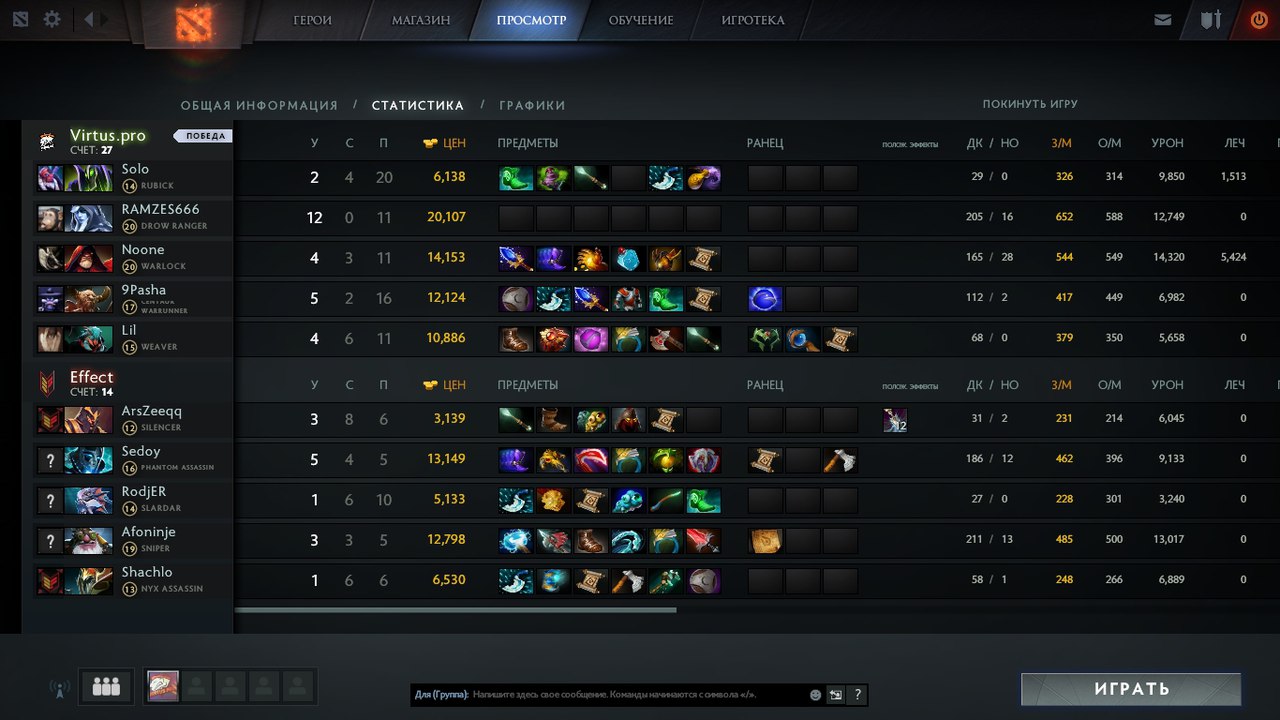Viewport: 1280px width, 720px height.
Task: Sort by the З/М column header
Action: pos(1062,143)
